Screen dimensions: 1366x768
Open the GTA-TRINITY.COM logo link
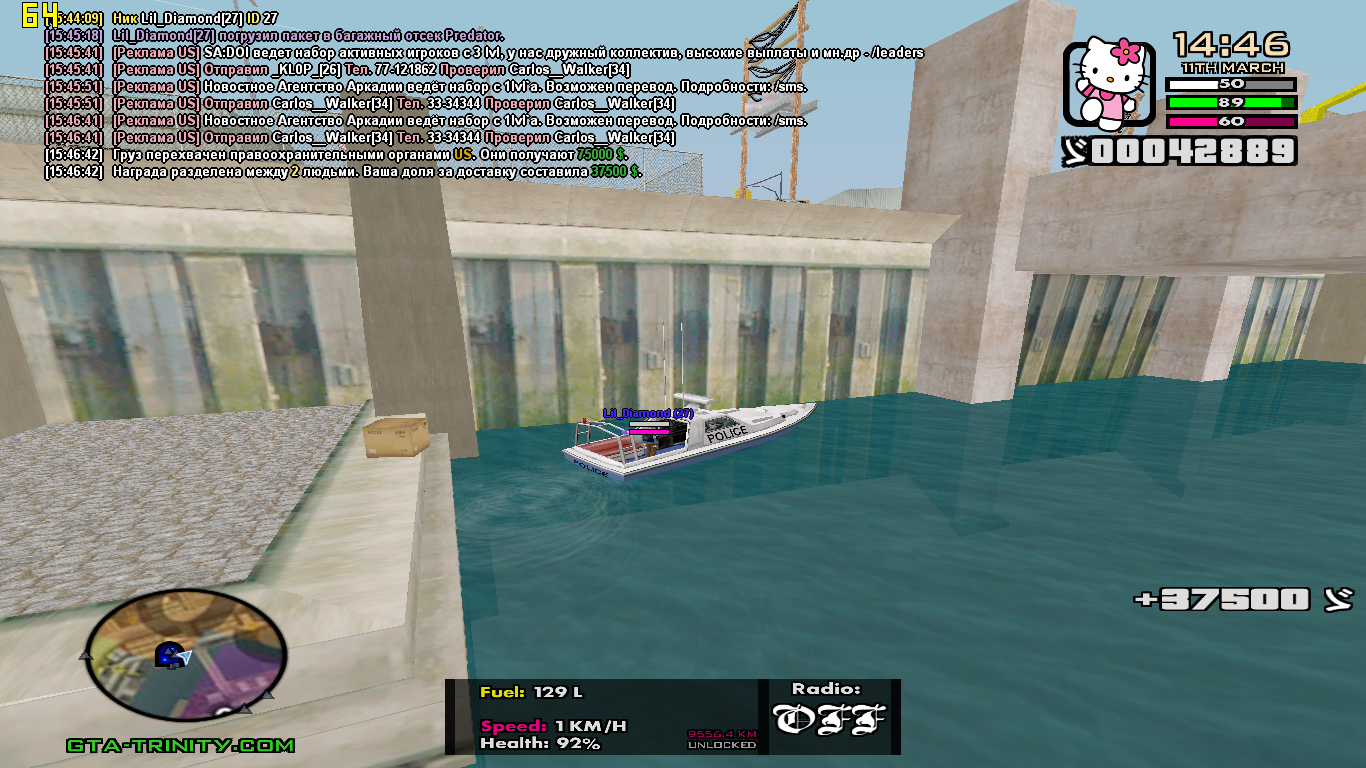tap(180, 746)
